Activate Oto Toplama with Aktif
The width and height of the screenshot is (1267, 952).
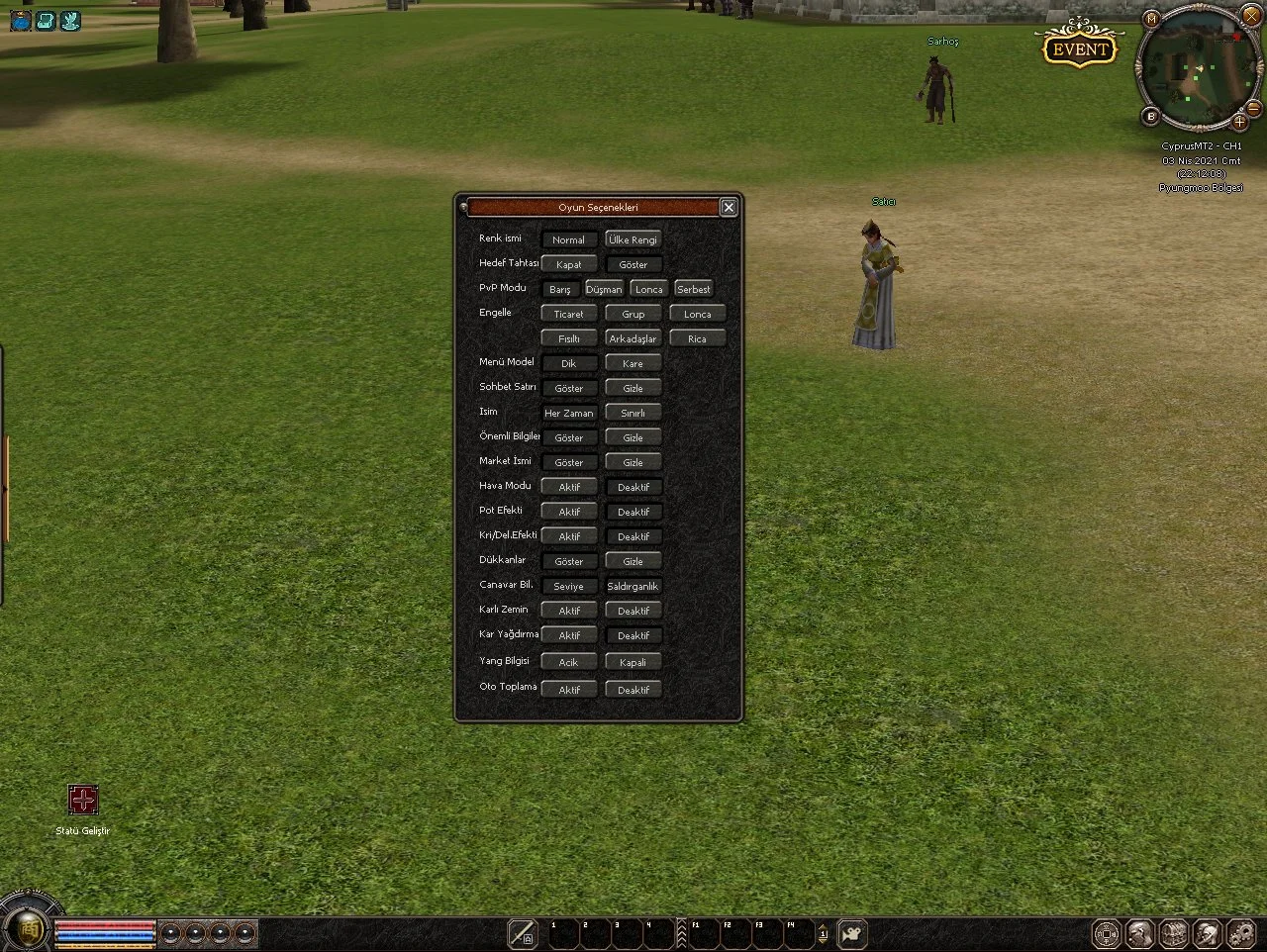pos(569,690)
